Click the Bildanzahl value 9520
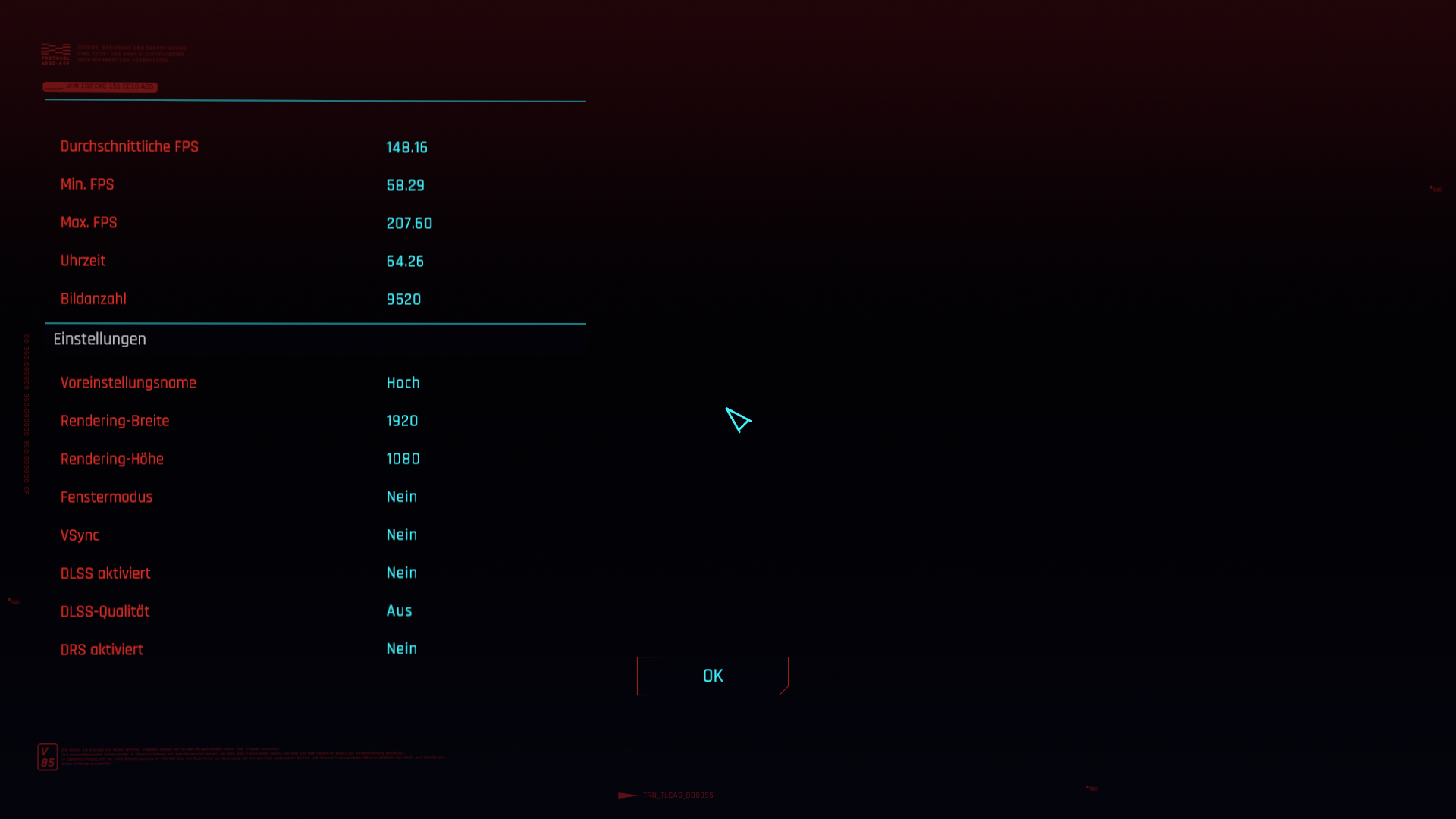The width and height of the screenshot is (1456, 819). click(x=403, y=299)
